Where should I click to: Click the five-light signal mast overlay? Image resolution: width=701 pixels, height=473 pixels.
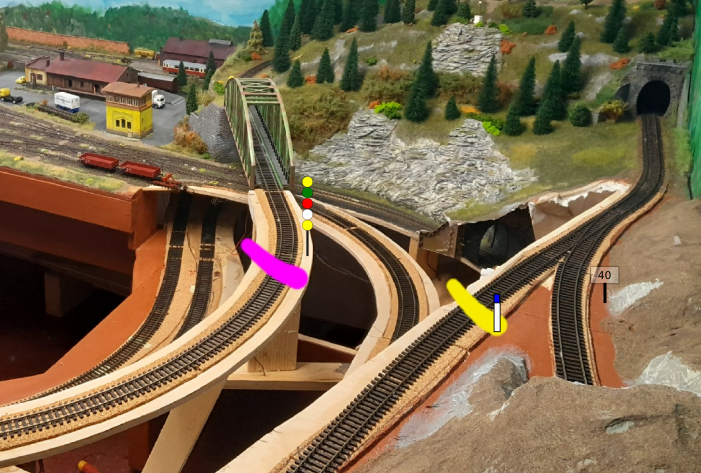307,203
